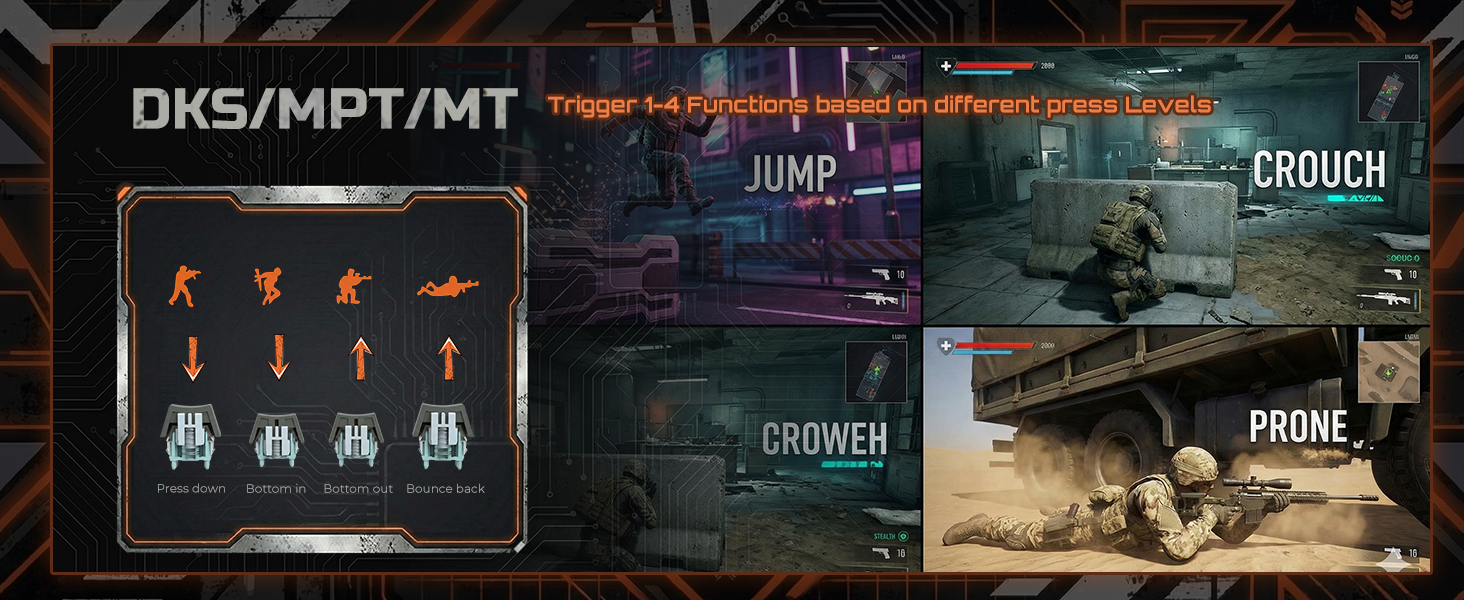
Task: Open the minimap in the CROUCH screenshot
Action: coord(1388,92)
